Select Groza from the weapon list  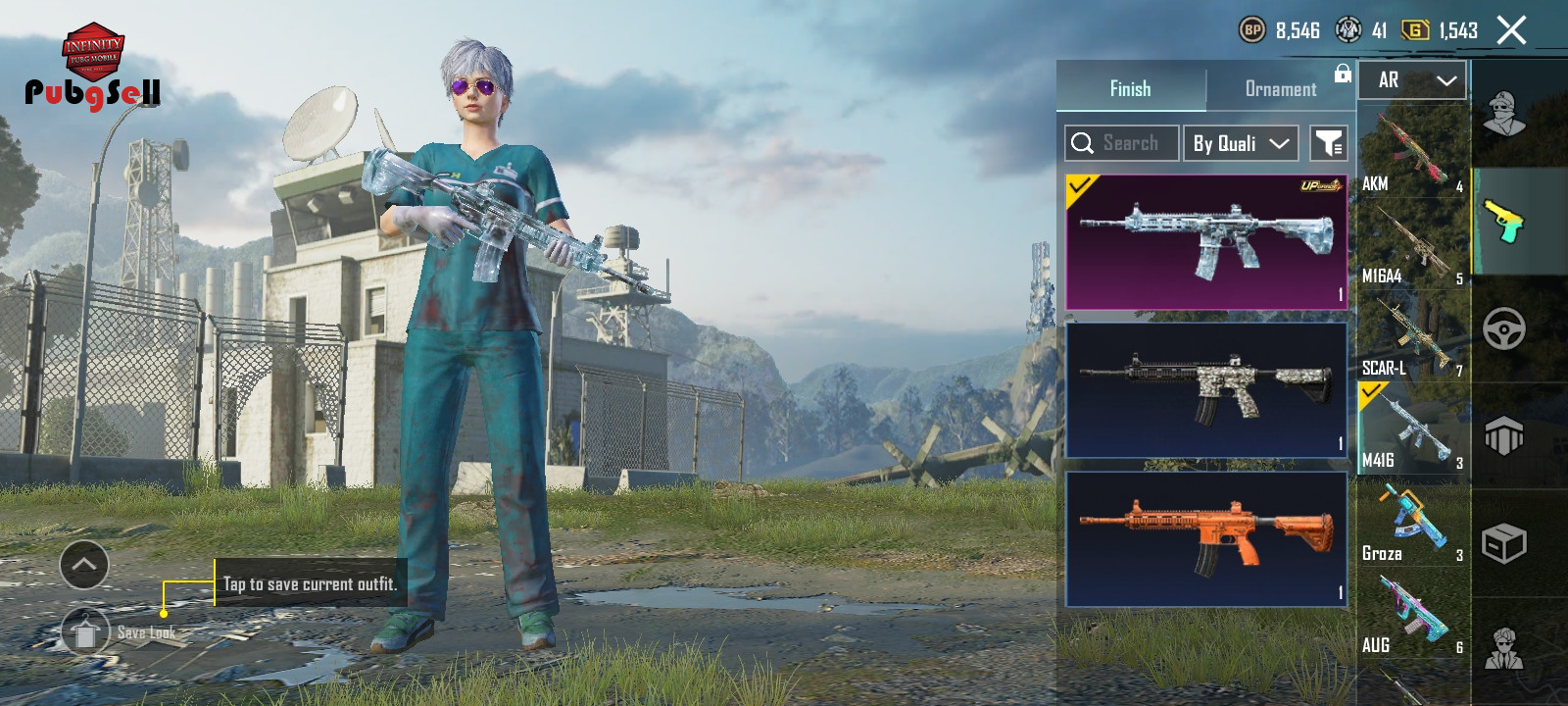[1412, 523]
